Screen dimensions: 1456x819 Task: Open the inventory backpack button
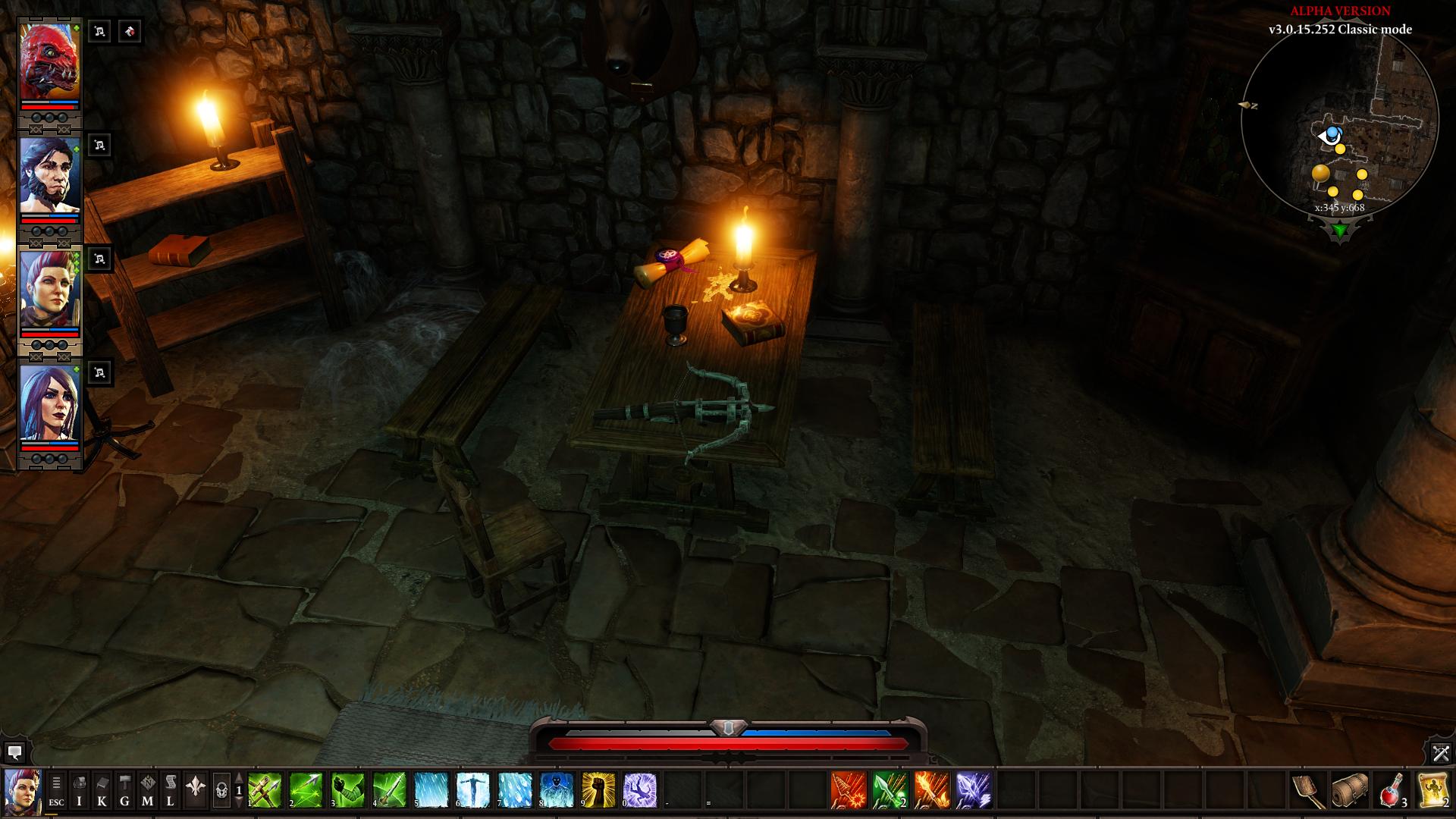[x=80, y=791]
